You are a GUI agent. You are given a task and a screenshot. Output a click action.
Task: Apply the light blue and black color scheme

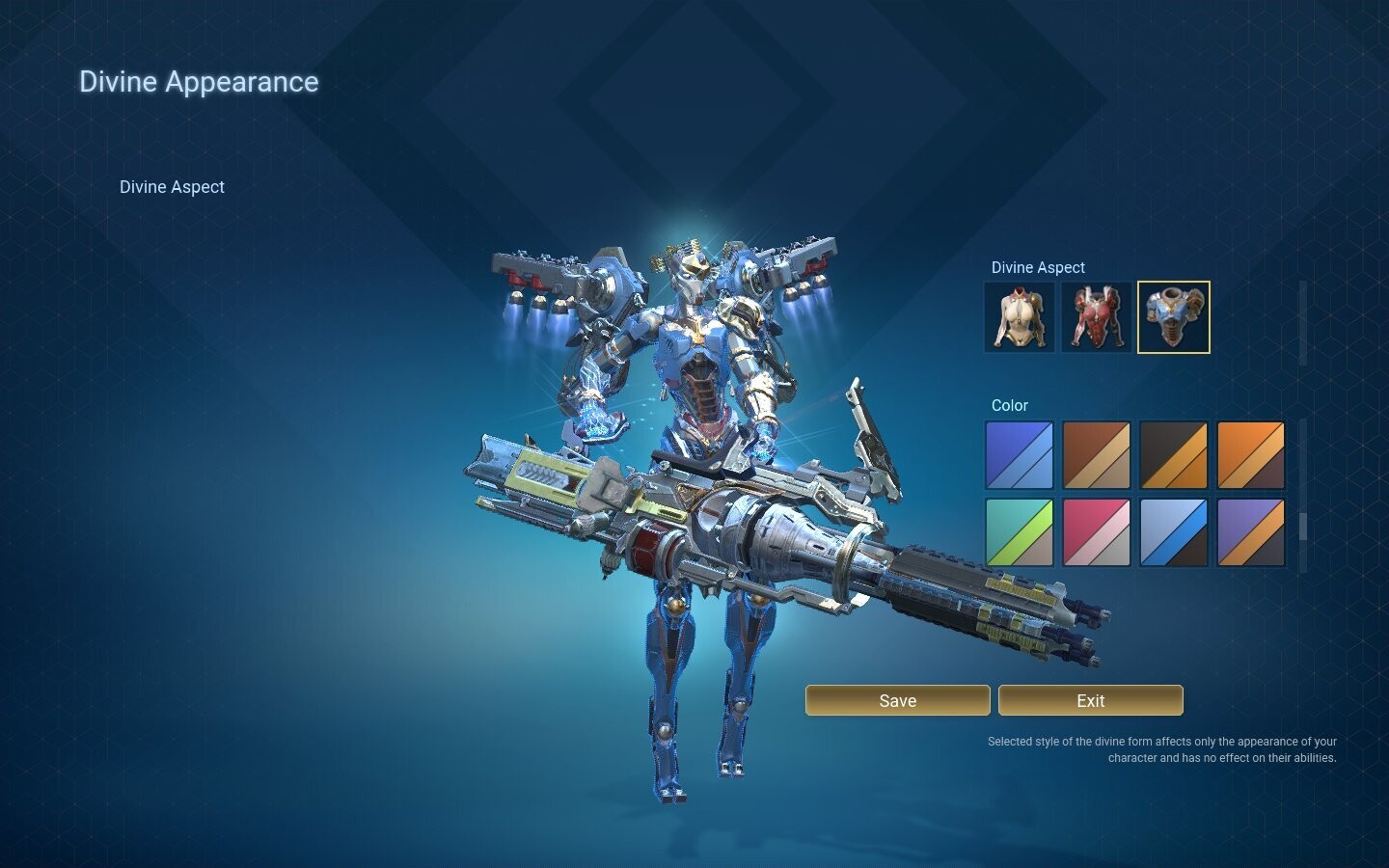click(x=1174, y=531)
